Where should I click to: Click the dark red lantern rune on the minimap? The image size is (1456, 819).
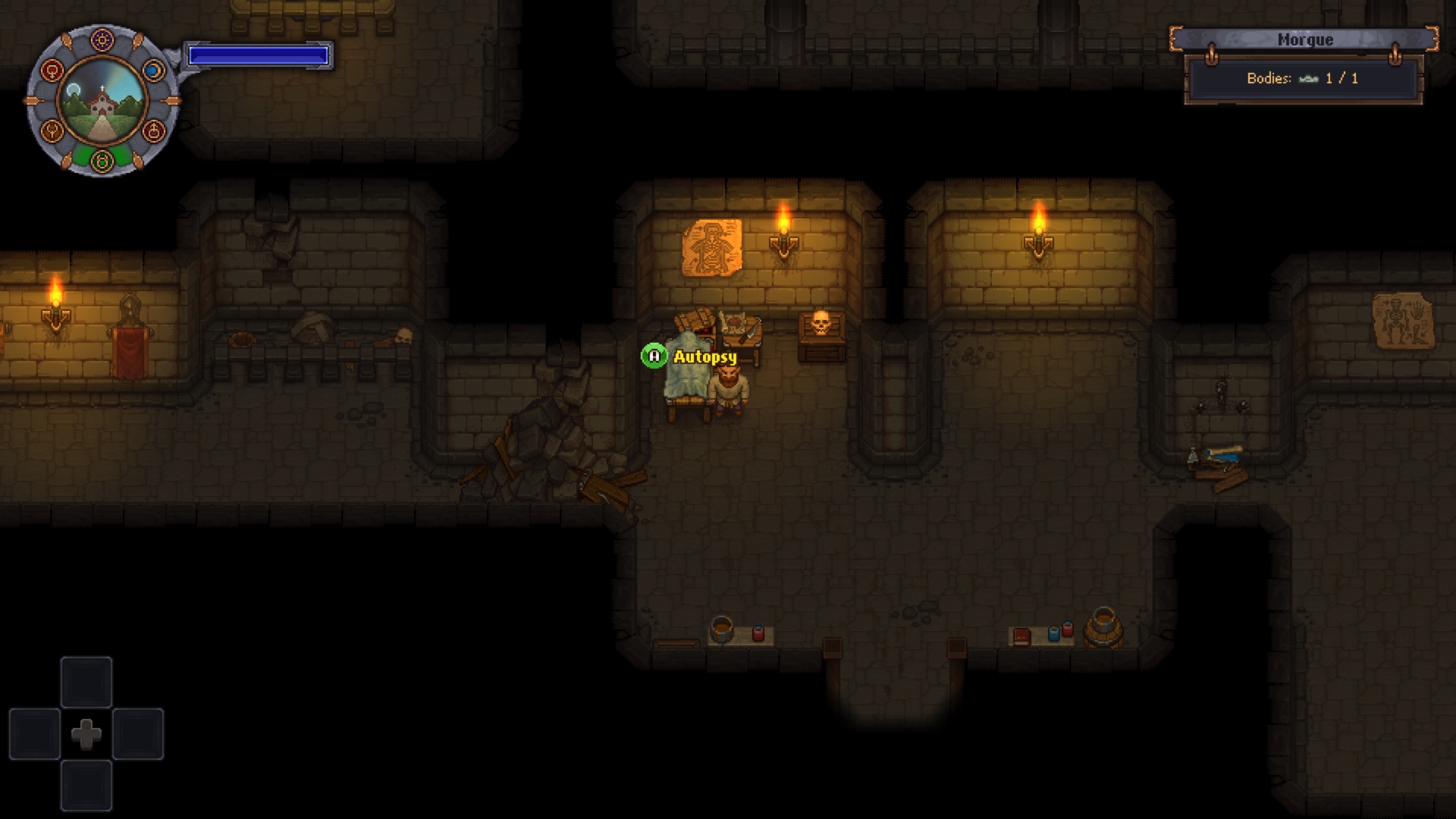[153, 132]
